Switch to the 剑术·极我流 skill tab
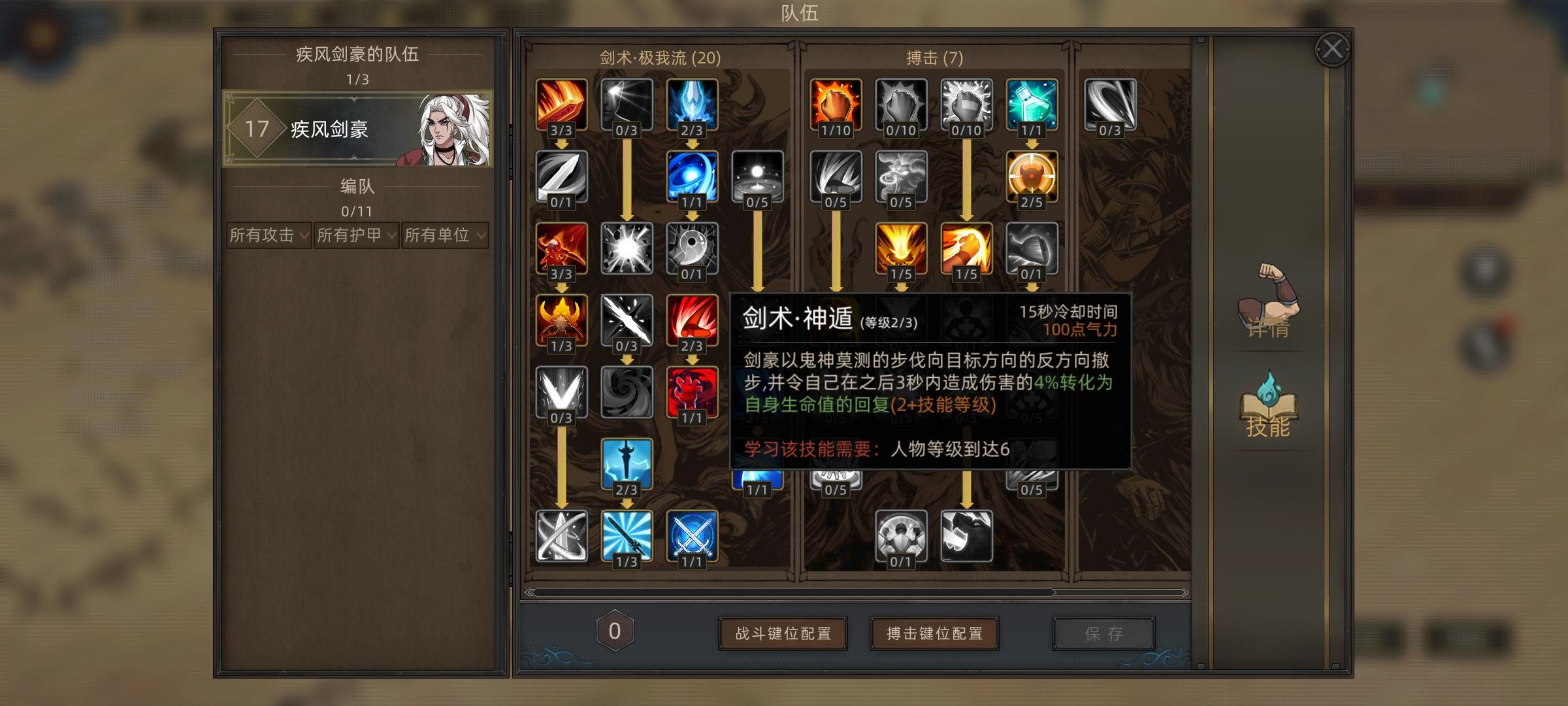The image size is (1568, 706). tap(659, 59)
